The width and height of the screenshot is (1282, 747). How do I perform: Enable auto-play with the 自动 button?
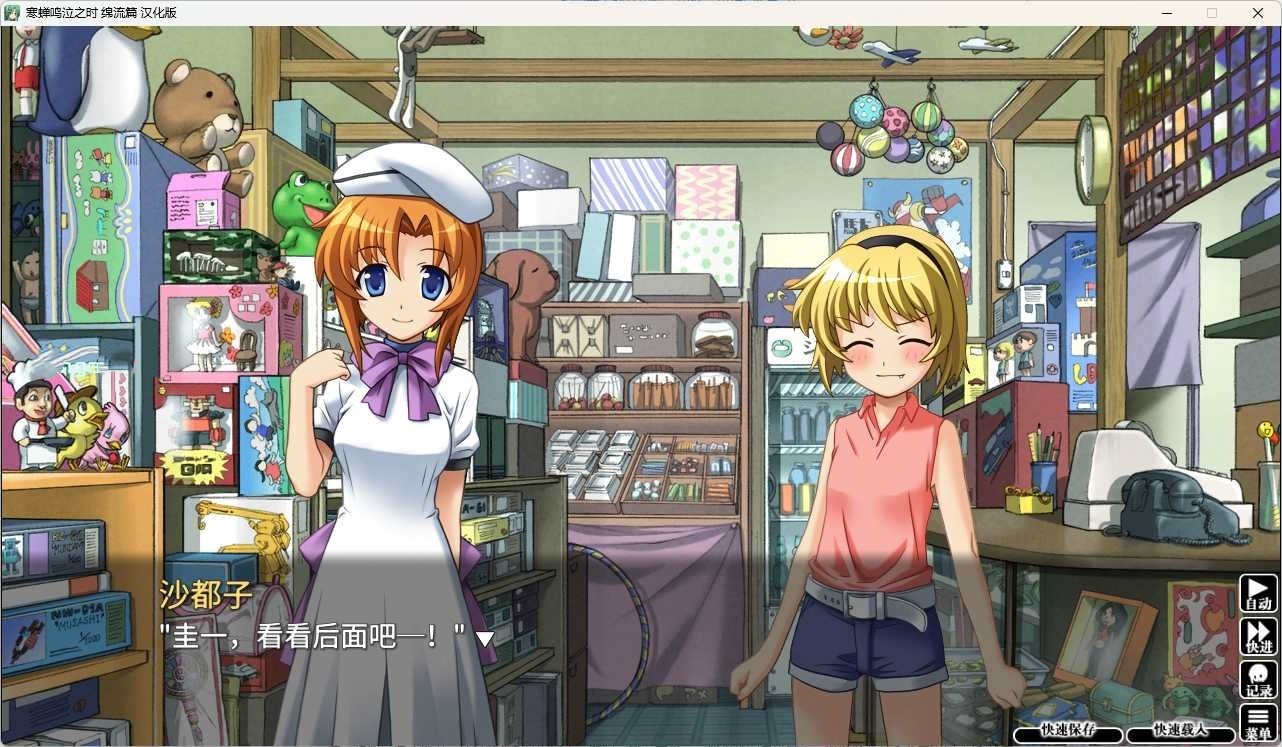point(1259,593)
